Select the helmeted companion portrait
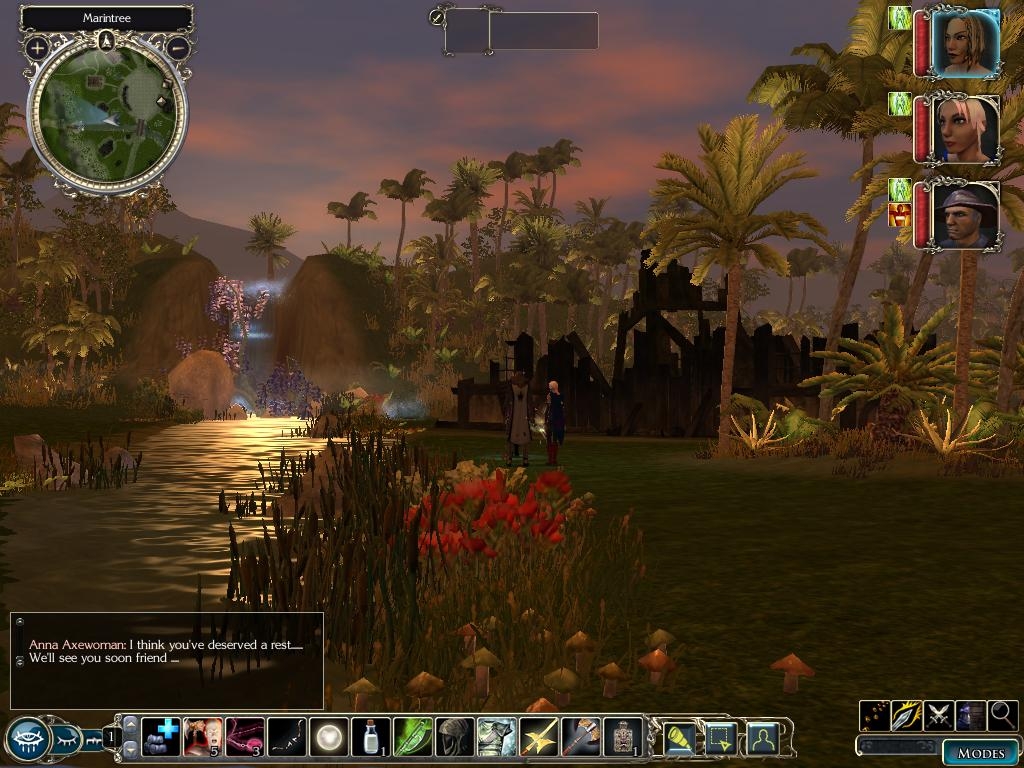1024x768 pixels. pos(965,214)
